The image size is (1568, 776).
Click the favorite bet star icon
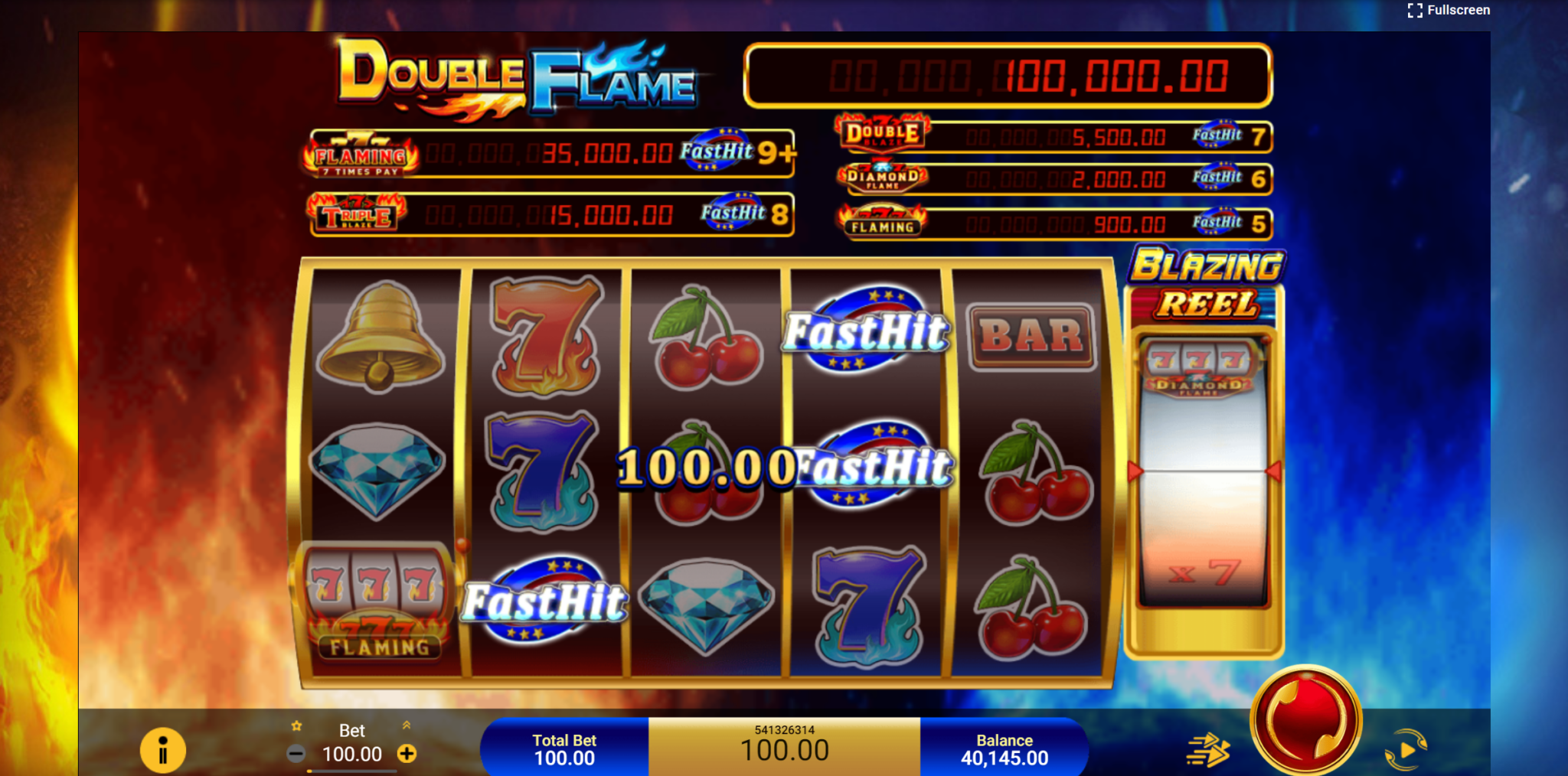coord(296,725)
